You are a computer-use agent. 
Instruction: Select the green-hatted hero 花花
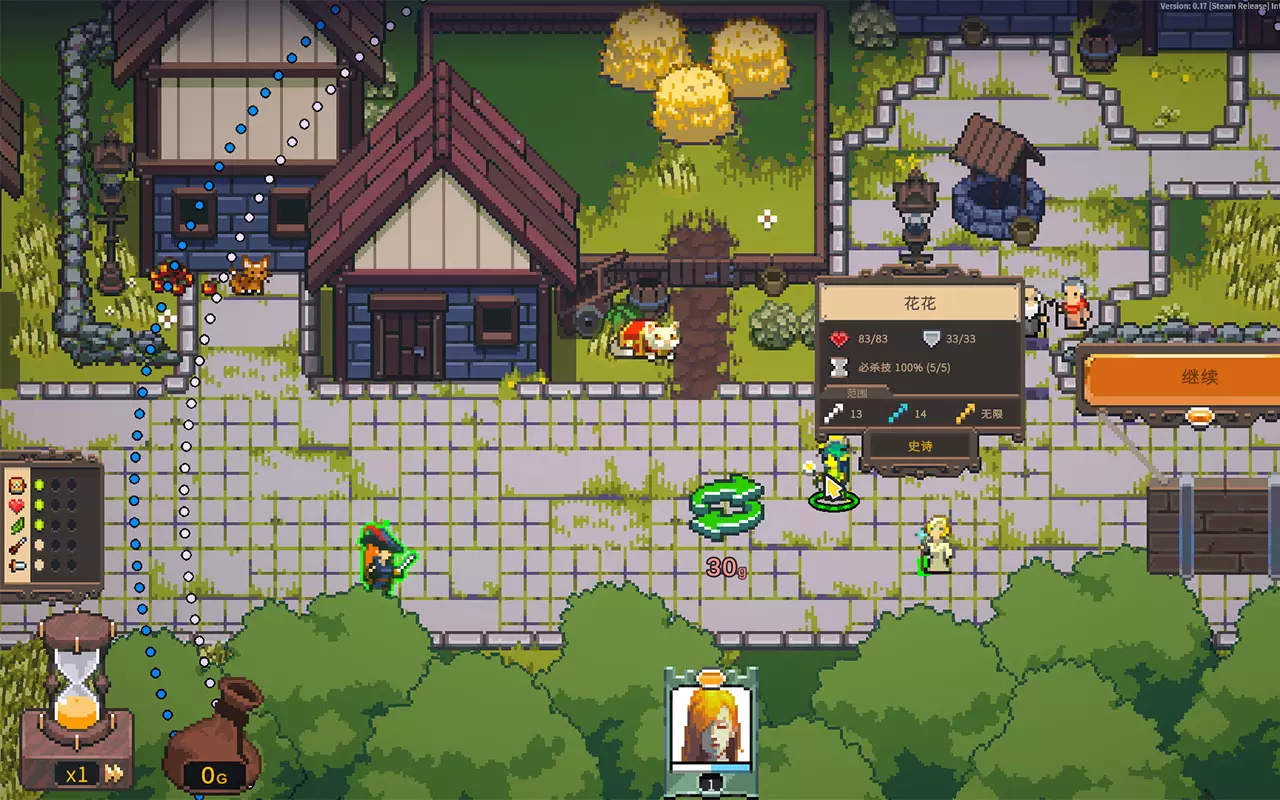pyautogui.click(x=833, y=470)
